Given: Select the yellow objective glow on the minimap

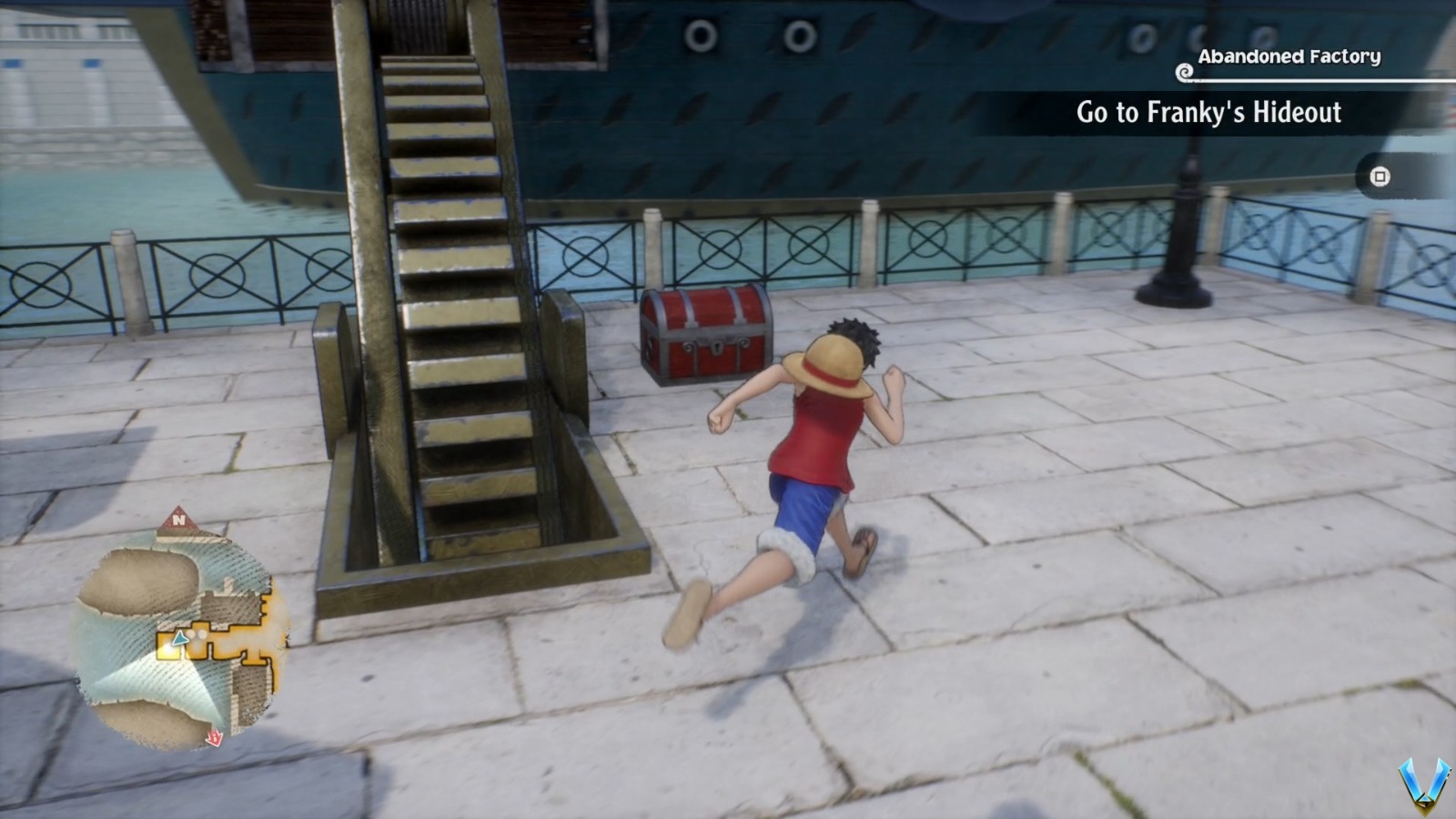Looking at the screenshot, I should pos(167,650).
